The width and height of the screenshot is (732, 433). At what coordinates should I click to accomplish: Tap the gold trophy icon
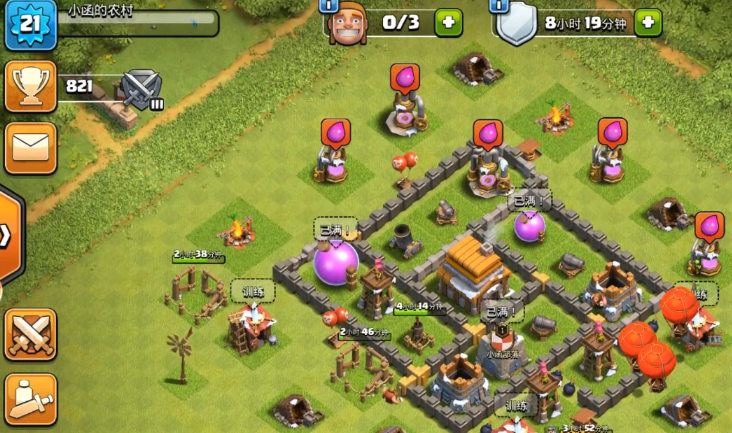point(30,86)
